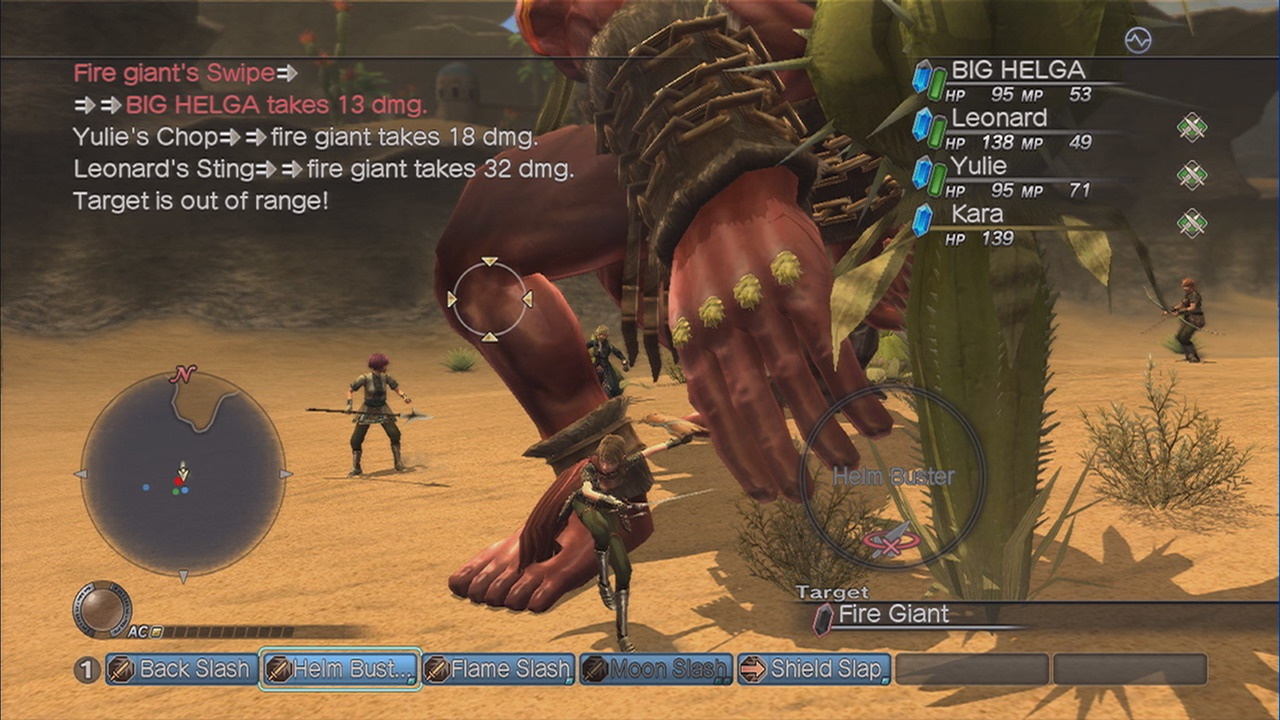Click the Fire Giant target panel

pyautogui.click(x=893, y=614)
